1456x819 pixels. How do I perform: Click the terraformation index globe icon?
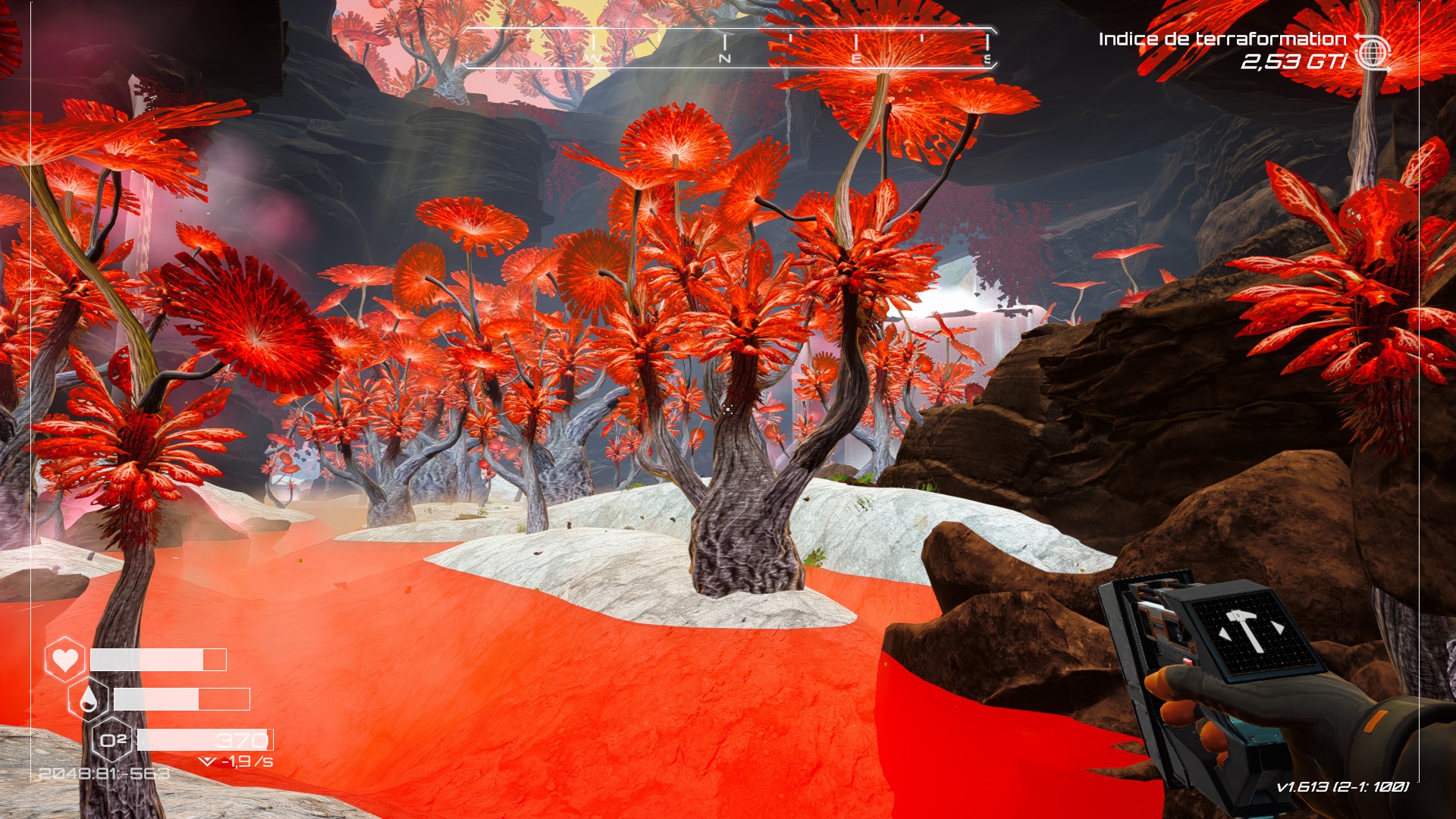[1373, 52]
